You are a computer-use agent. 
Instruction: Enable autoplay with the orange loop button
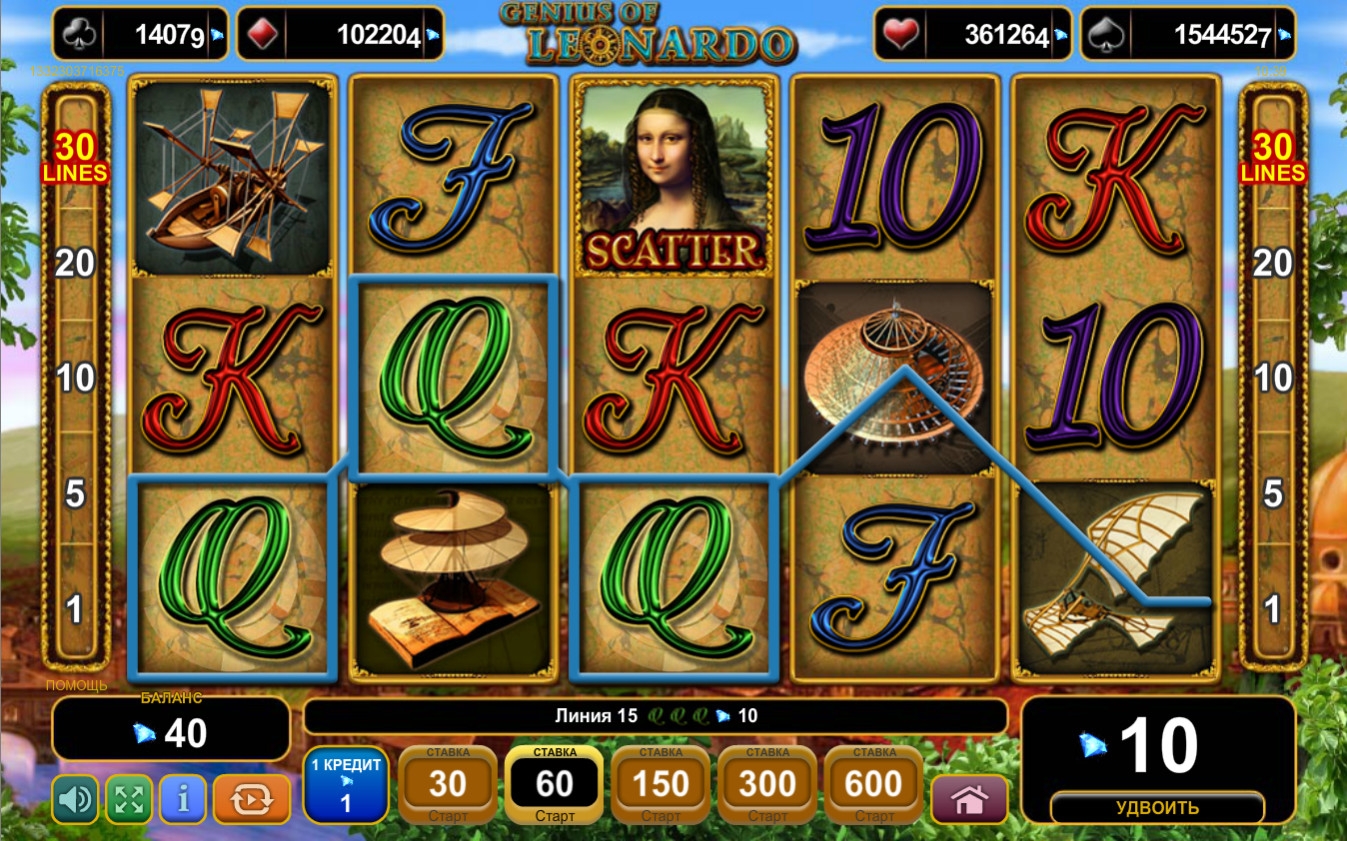click(251, 799)
